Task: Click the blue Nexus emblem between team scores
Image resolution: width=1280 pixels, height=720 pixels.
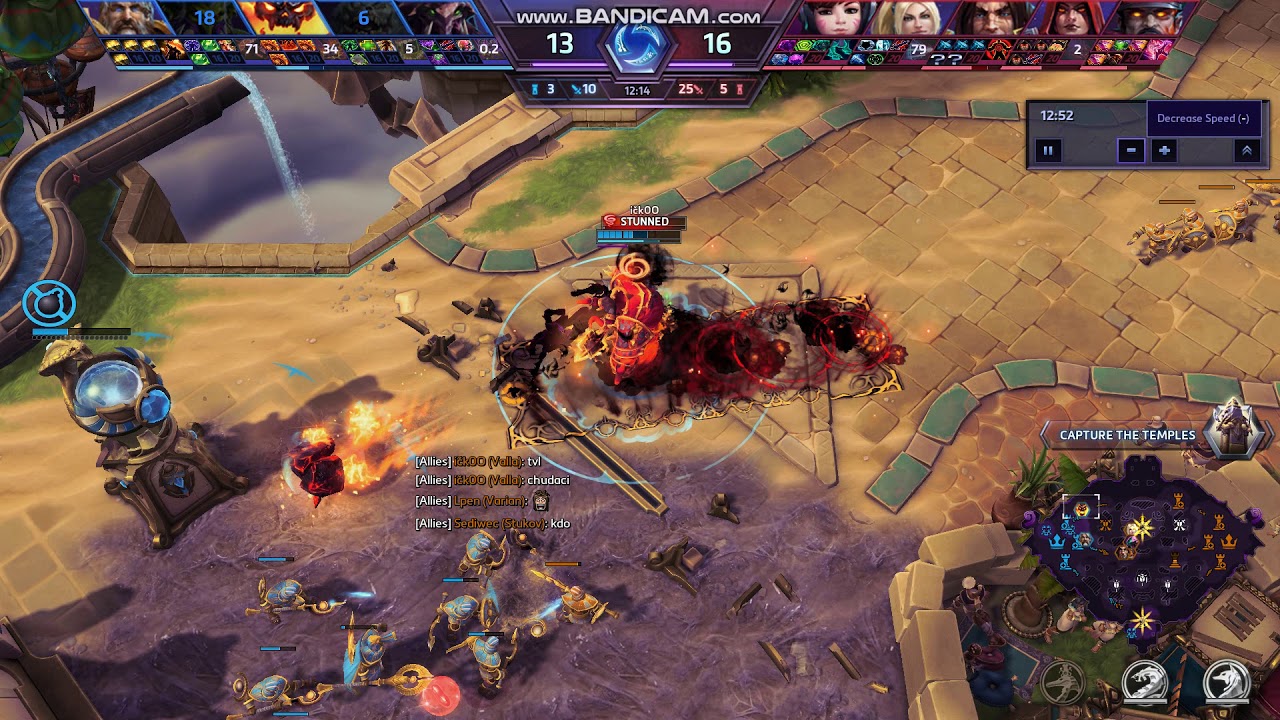Action: pyautogui.click(x=637, y=46)
